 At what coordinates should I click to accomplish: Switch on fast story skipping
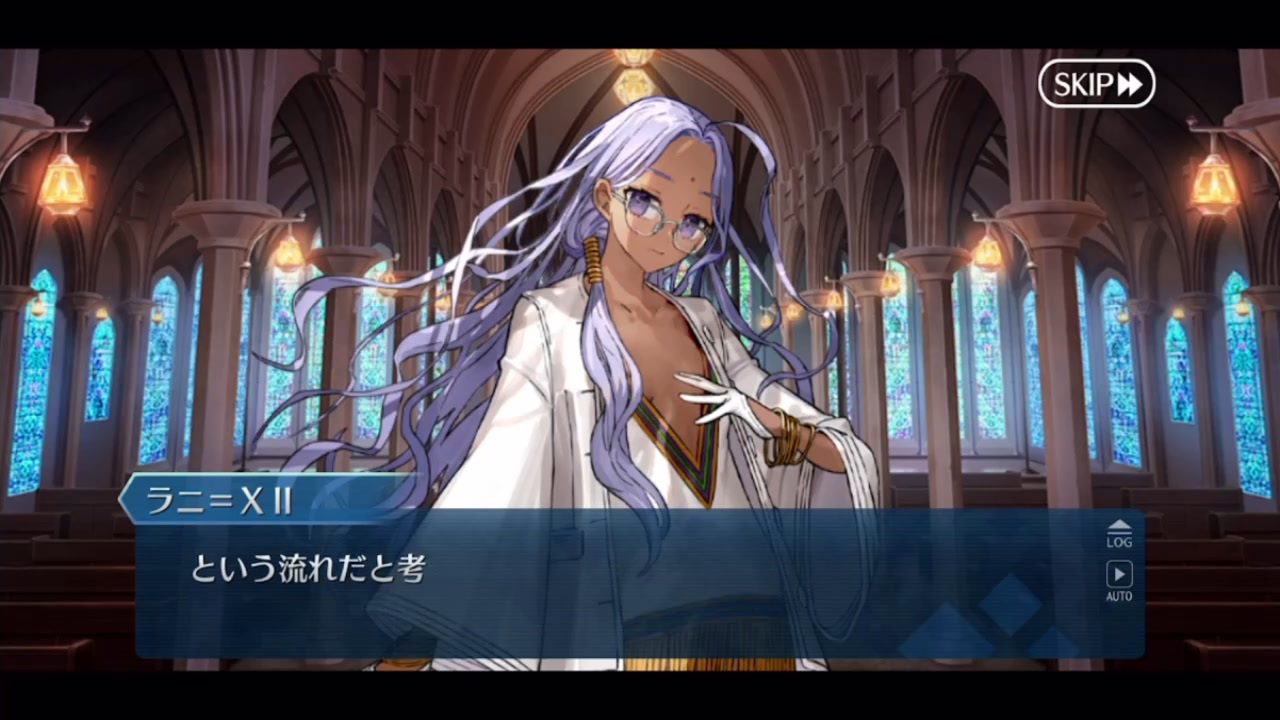1096,84
